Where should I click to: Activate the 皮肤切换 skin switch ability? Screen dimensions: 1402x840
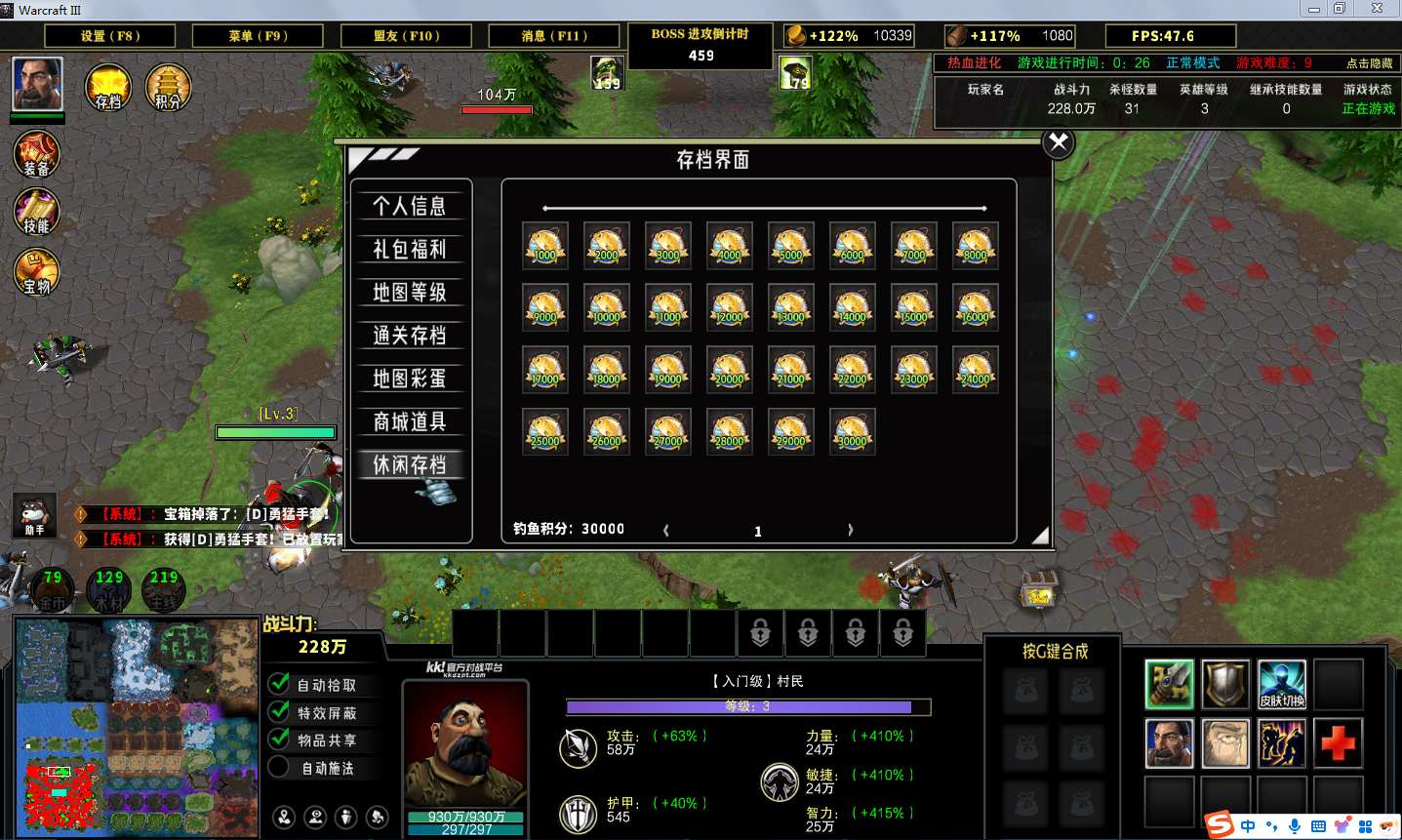[x=1281, y=684]
